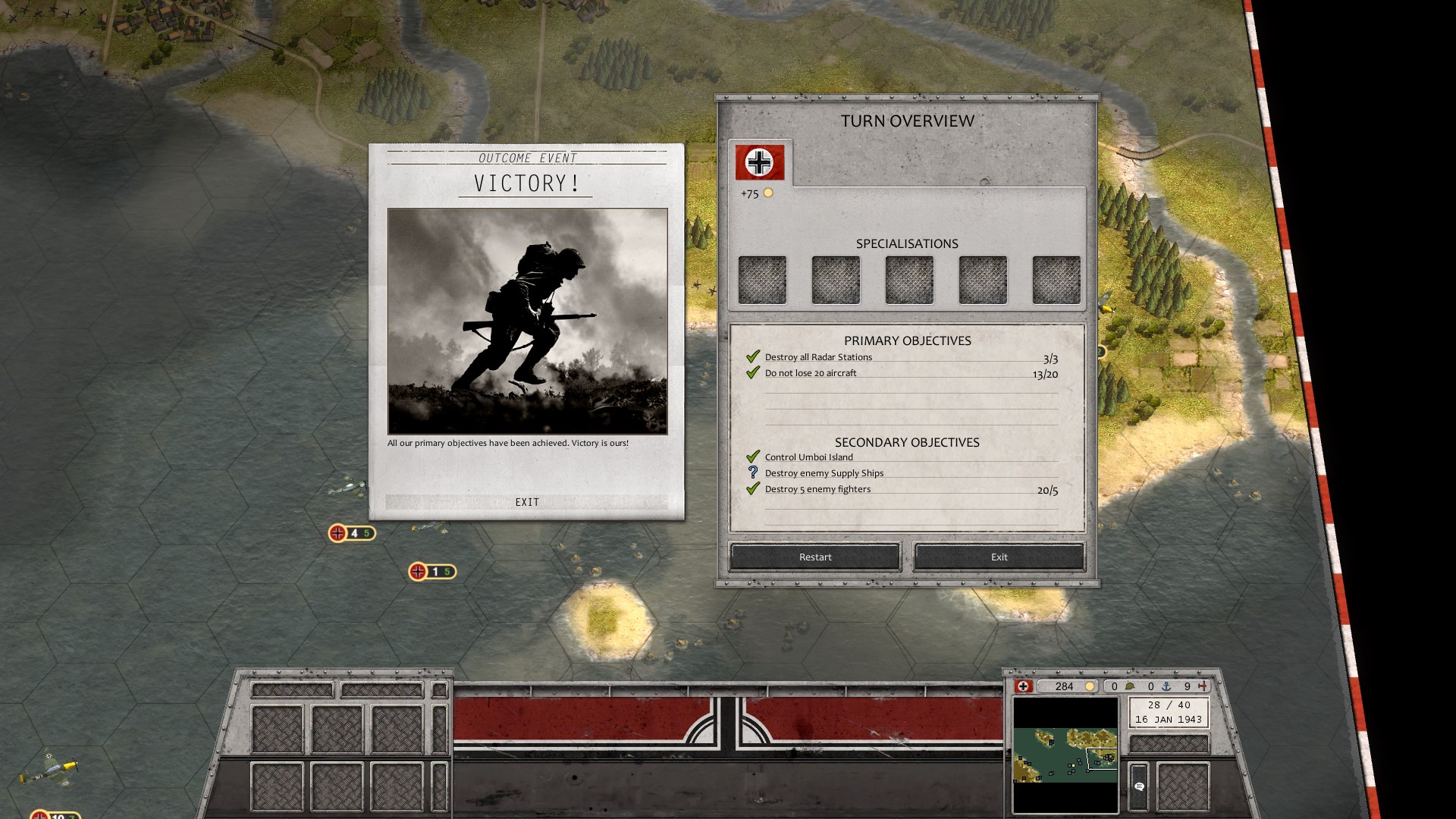
Task: Select the Outcome Event Victory header
Action: tap(526, 182)
